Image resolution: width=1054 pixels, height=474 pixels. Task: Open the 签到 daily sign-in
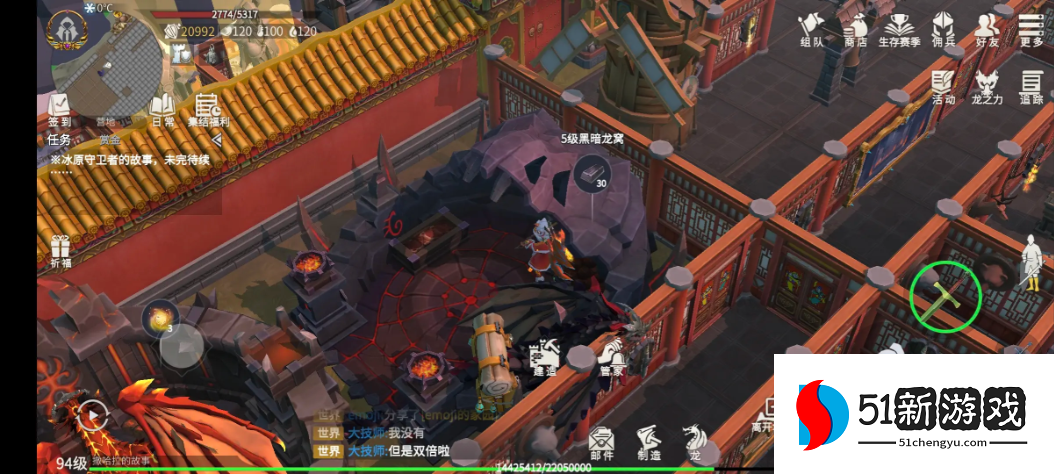[x=59, y=109]
